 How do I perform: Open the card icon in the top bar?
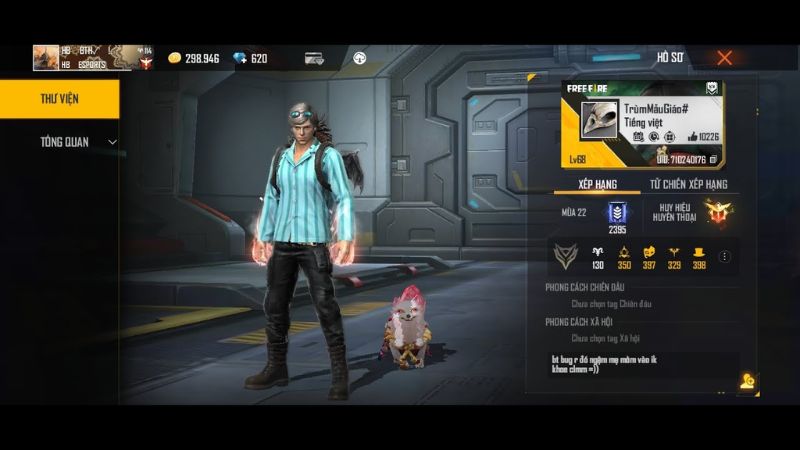click(x=314, y=58)
